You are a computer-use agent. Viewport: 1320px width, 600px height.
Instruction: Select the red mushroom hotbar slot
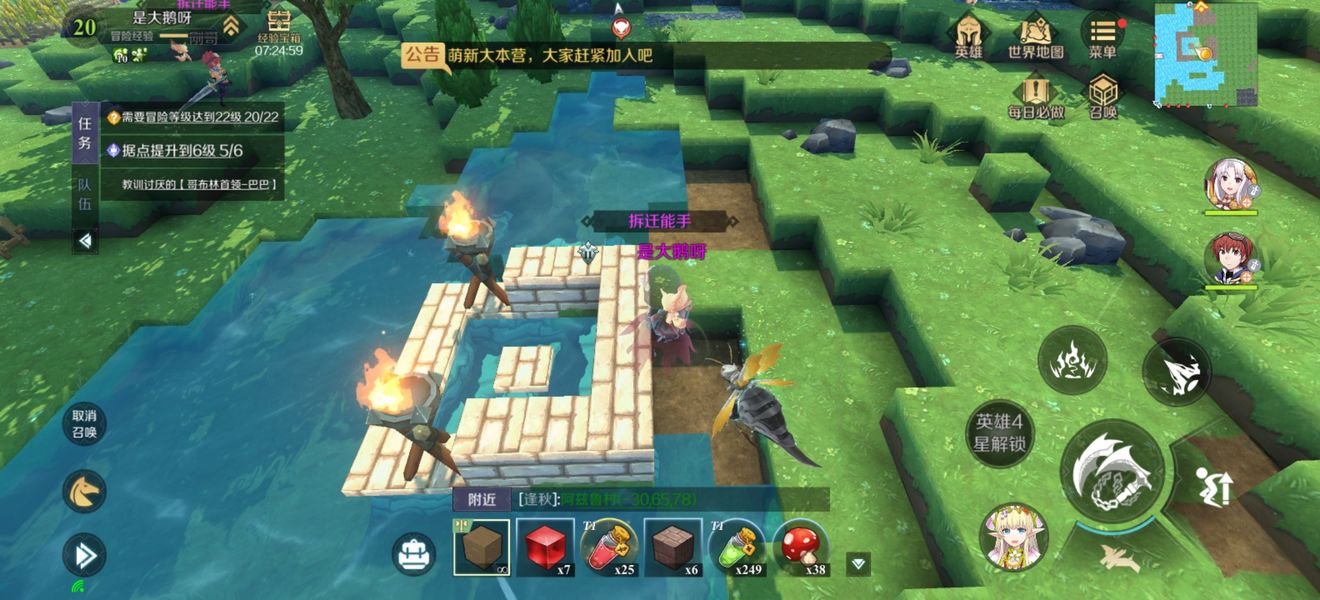click(800, 548)
